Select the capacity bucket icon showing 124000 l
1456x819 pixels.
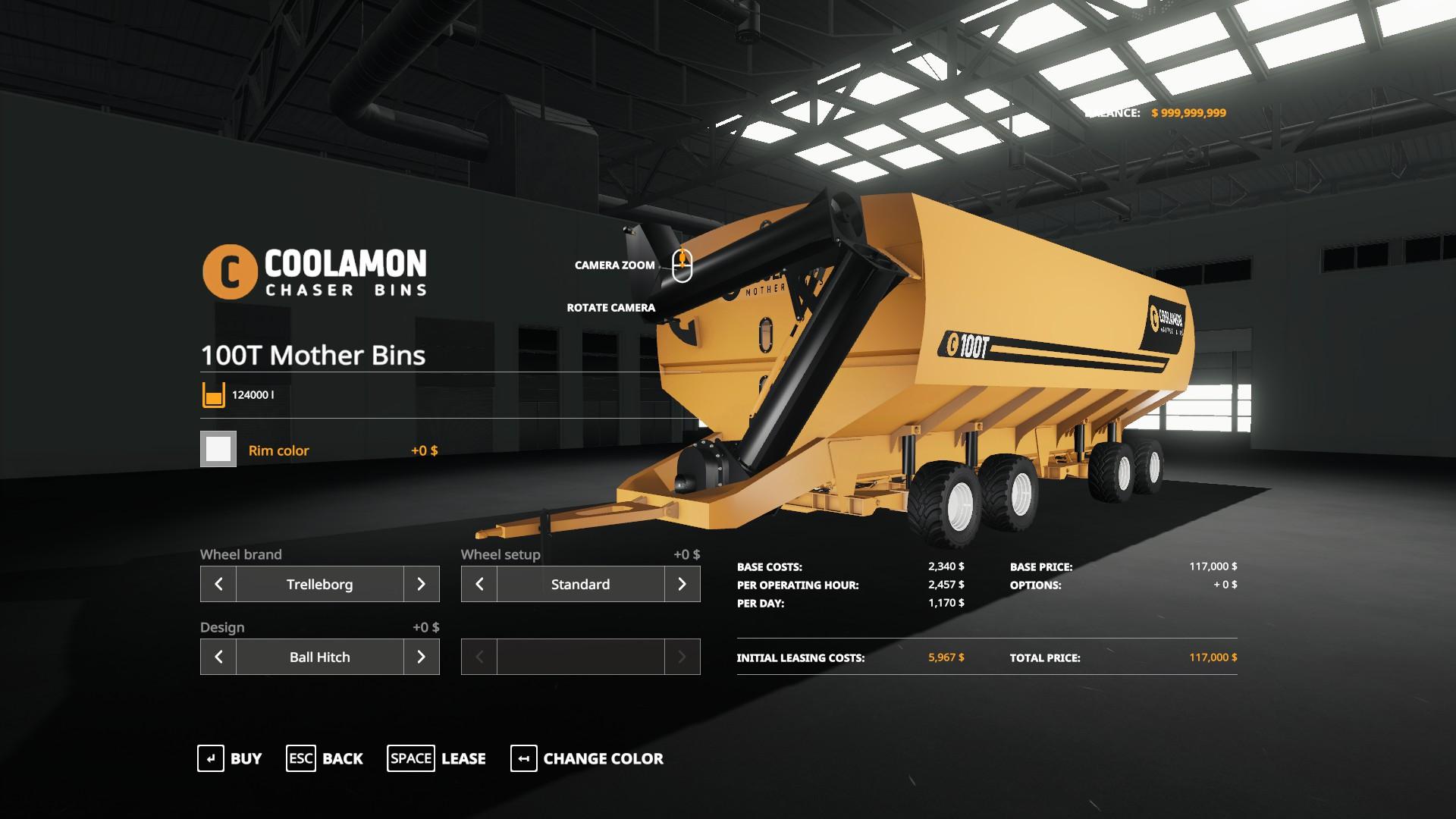(x=214, y=394)
